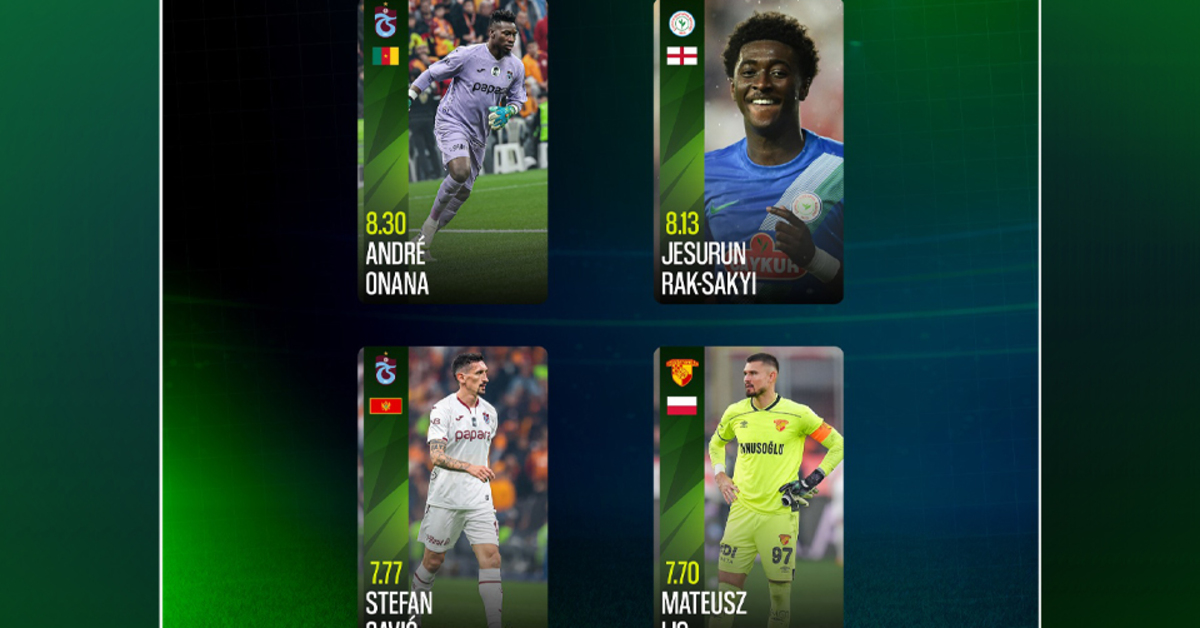The width and height of the screenshot is (1200, 628).
Task: Open the Stefan Savić player card
Action: tap(453, 488)
